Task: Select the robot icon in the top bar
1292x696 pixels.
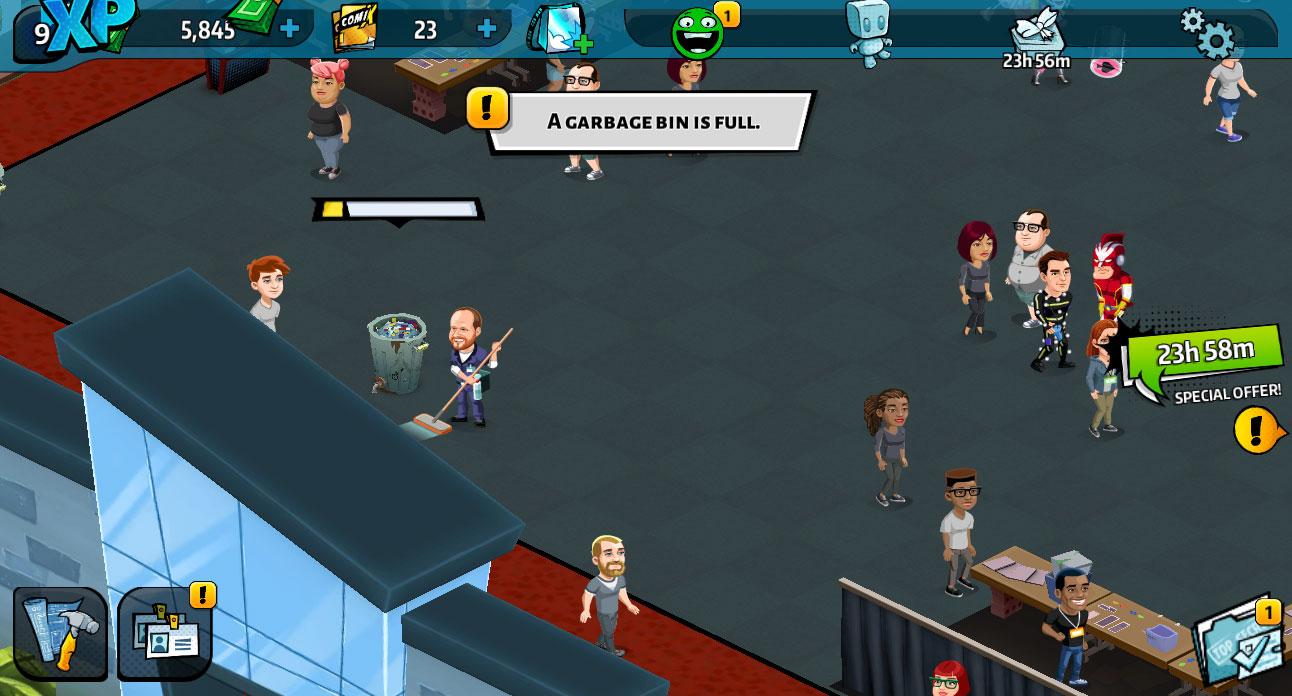Action: coord(868,31)
